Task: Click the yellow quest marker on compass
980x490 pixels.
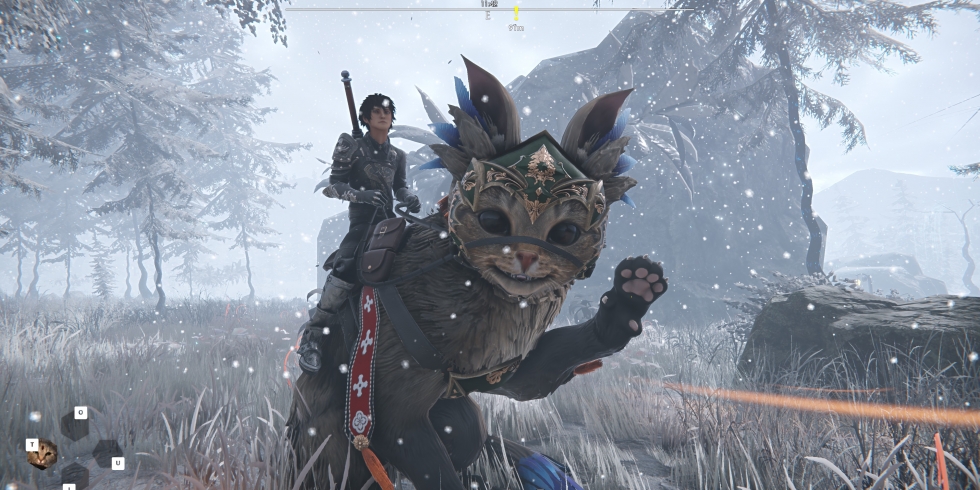Action: 516,13
